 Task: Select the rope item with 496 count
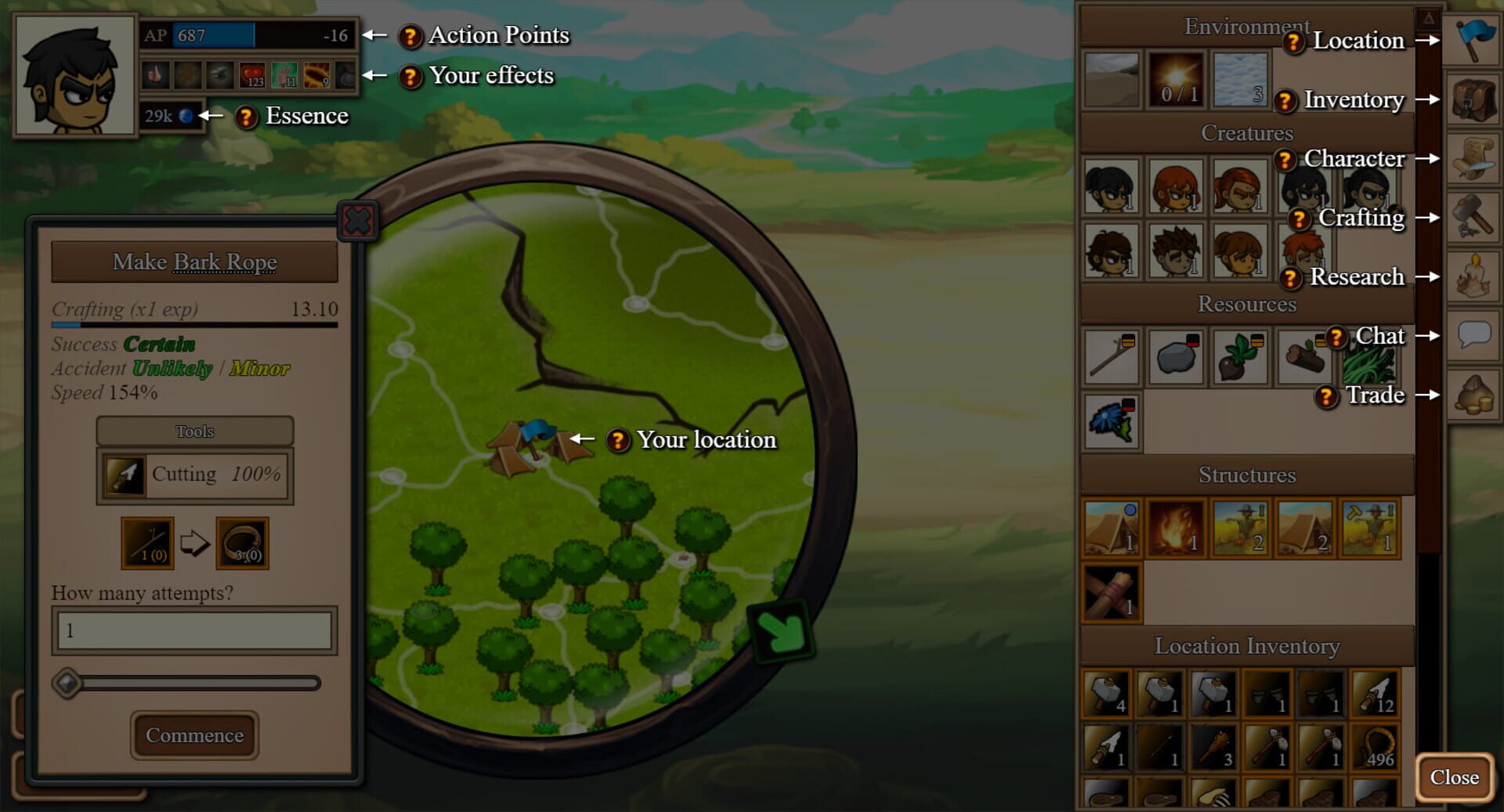click(1376, 747)
